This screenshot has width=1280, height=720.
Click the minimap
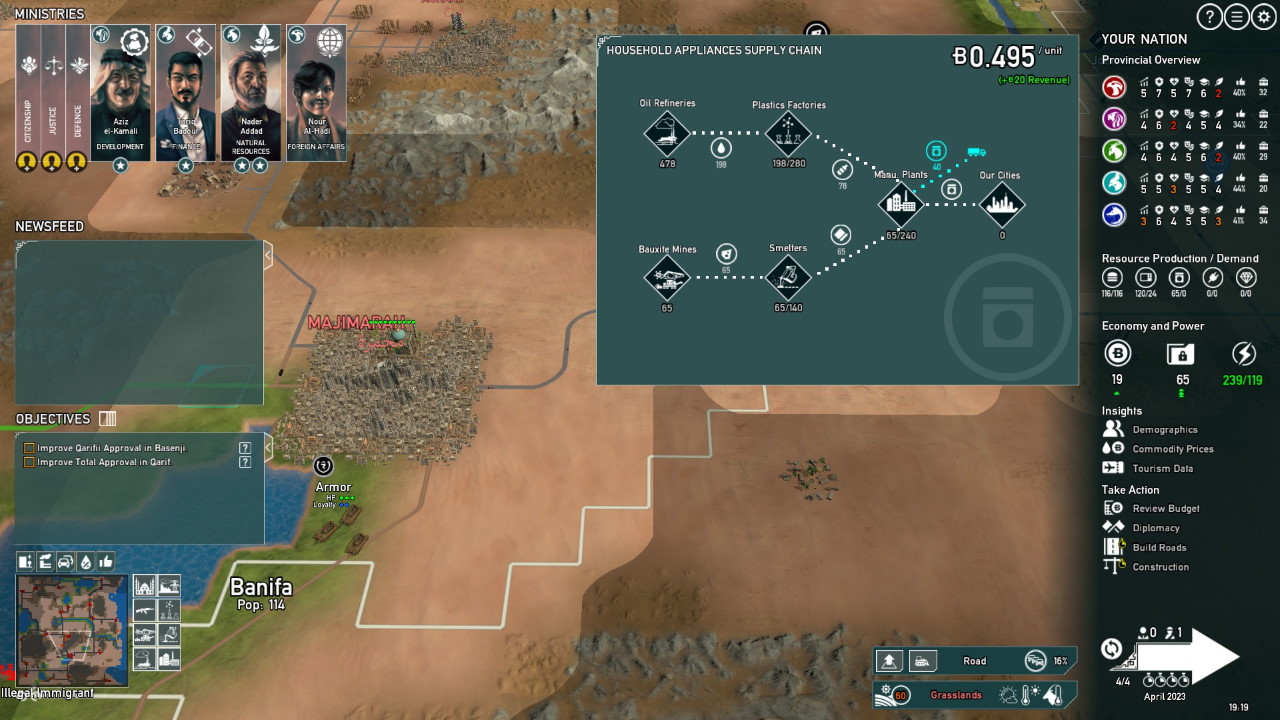pyautogui.click(x=72, y=630)
